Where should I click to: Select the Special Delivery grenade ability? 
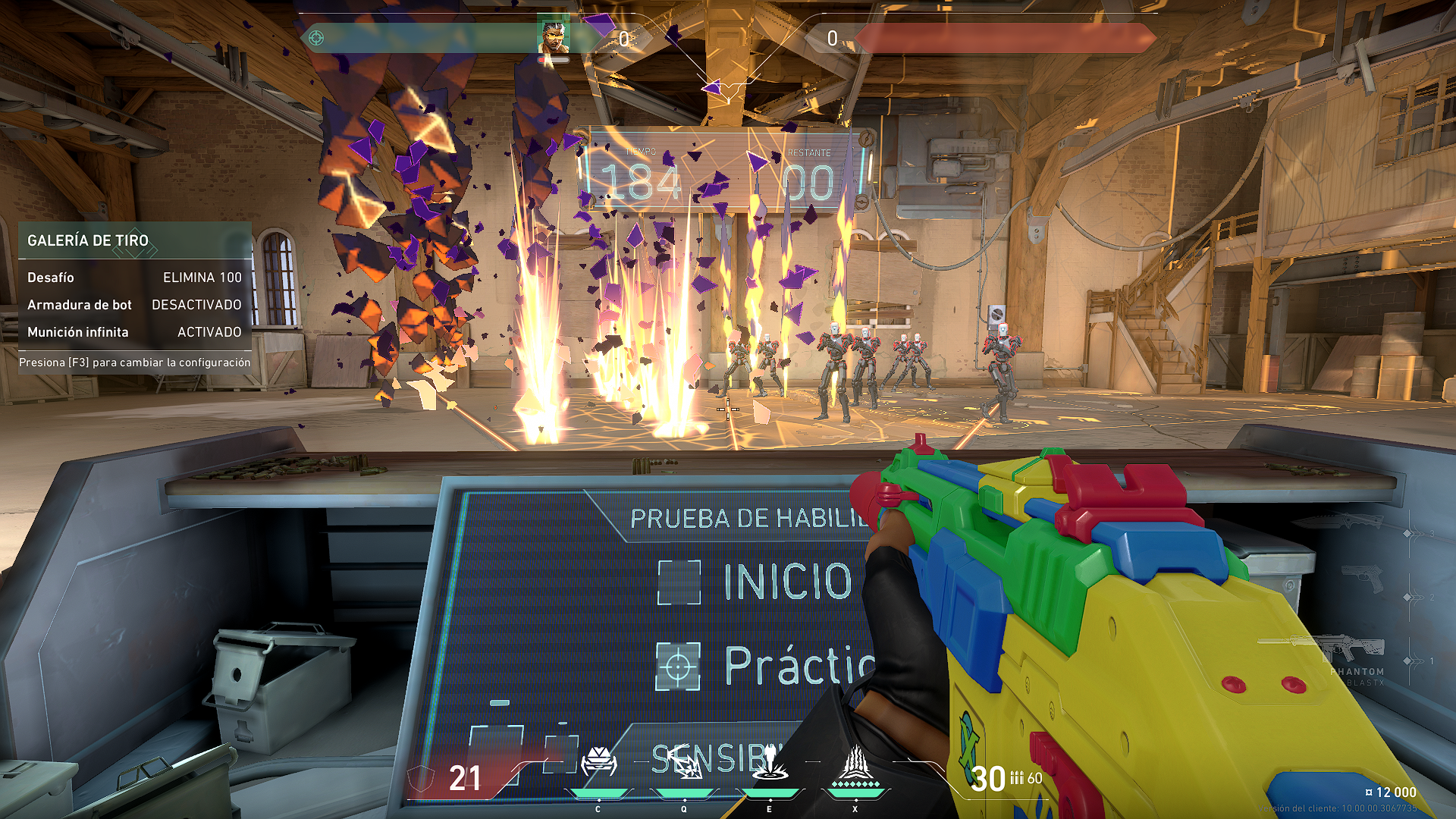[x=684, y=764]
